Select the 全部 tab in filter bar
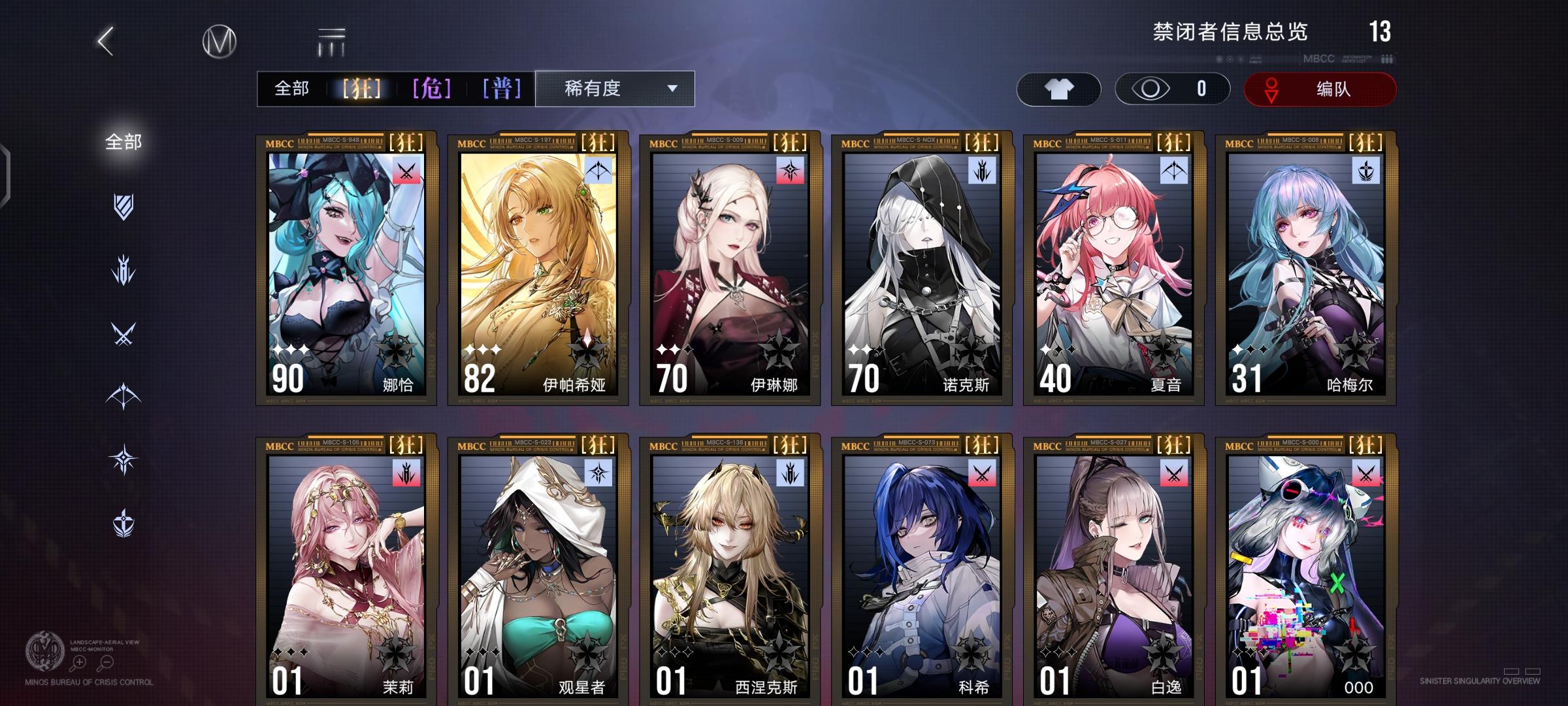This screenshot has height=706, width=1568. 293,87
